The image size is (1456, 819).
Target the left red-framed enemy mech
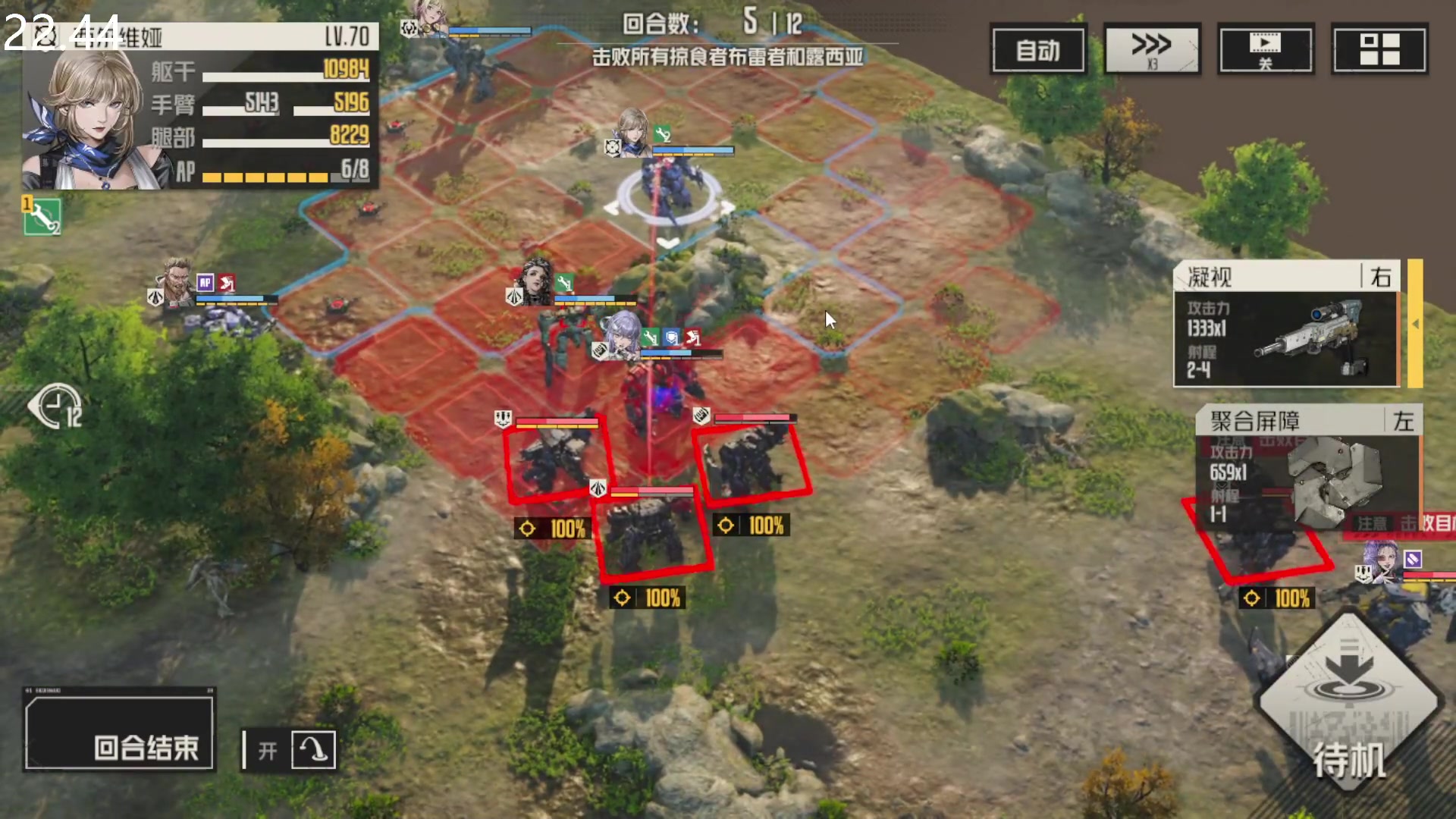click(557, 460)
